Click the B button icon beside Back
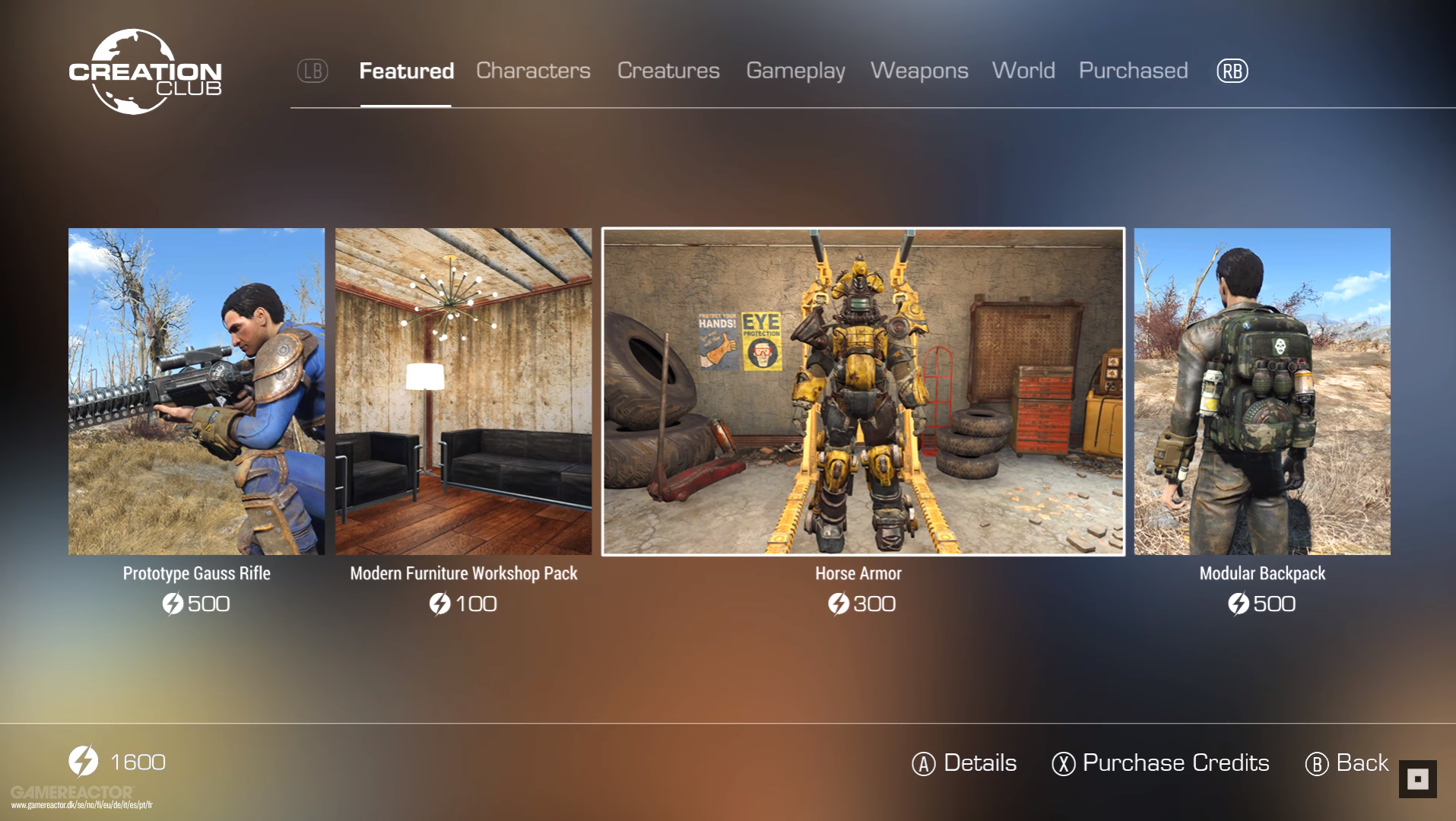This screenshot has width=1456, height=821. click(1318, 763)
